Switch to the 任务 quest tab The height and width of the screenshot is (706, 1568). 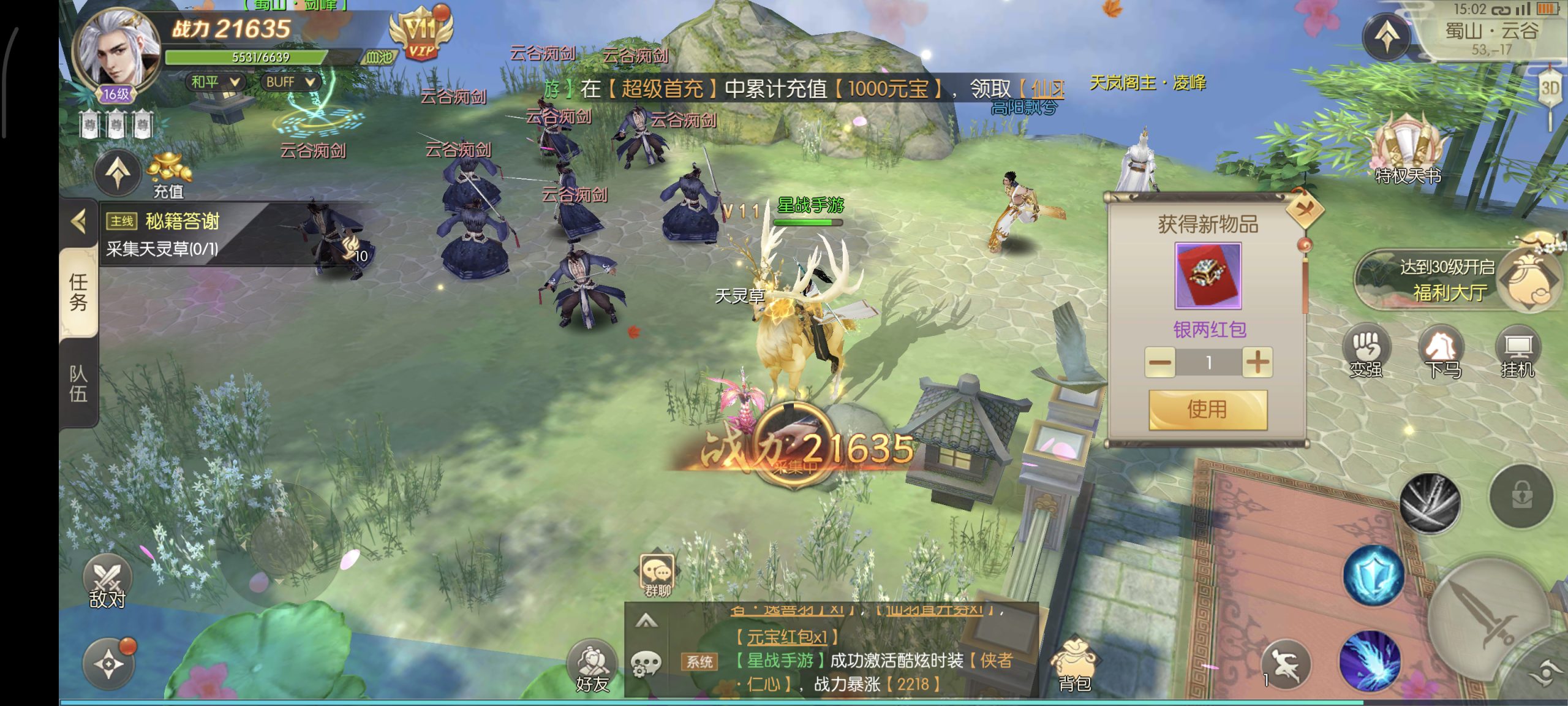(x=78, y=292)
